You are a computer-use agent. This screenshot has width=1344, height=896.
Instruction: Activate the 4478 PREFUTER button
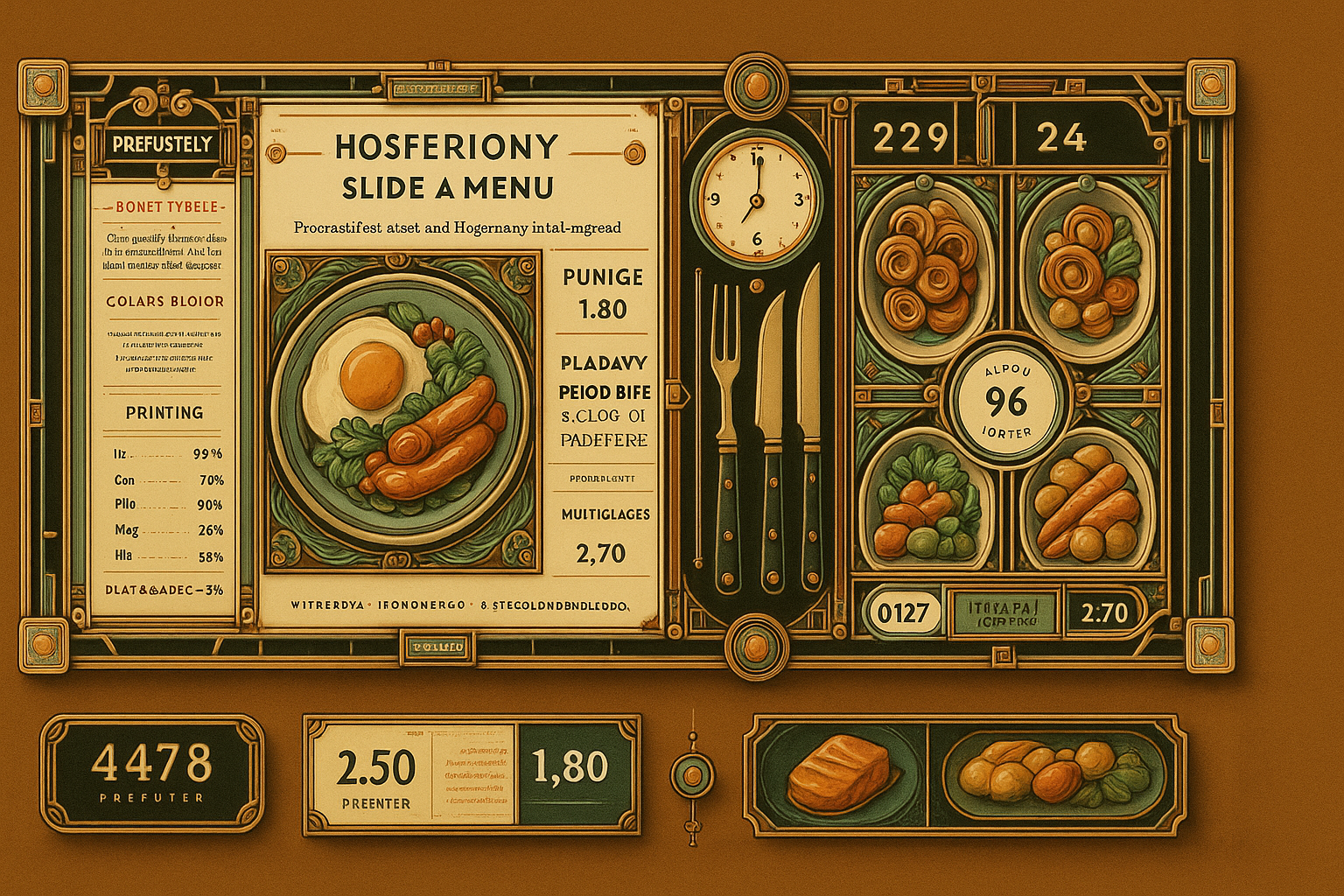click(x=151, y=772)
